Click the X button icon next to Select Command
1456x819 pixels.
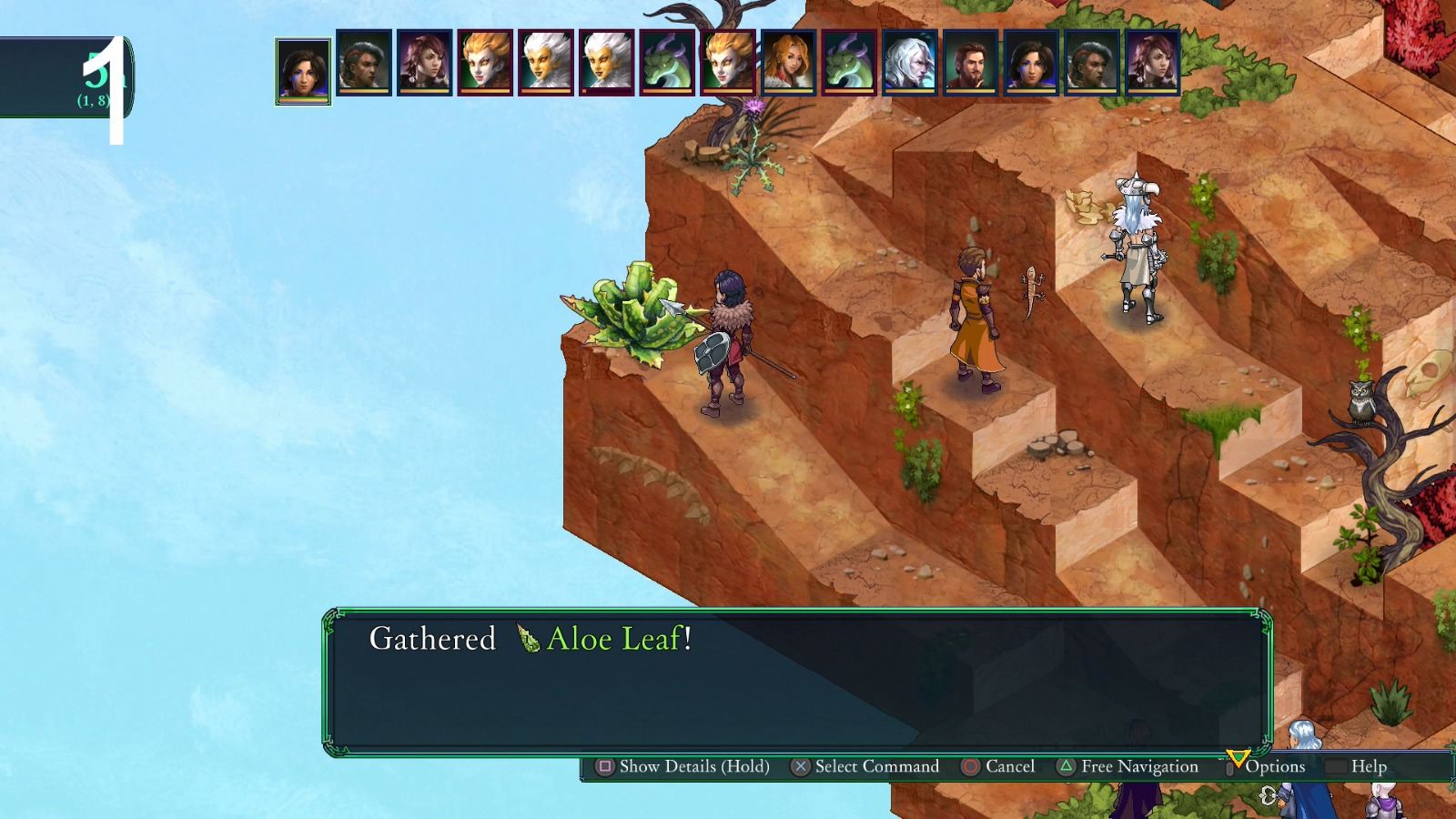(x=799, y=767)
